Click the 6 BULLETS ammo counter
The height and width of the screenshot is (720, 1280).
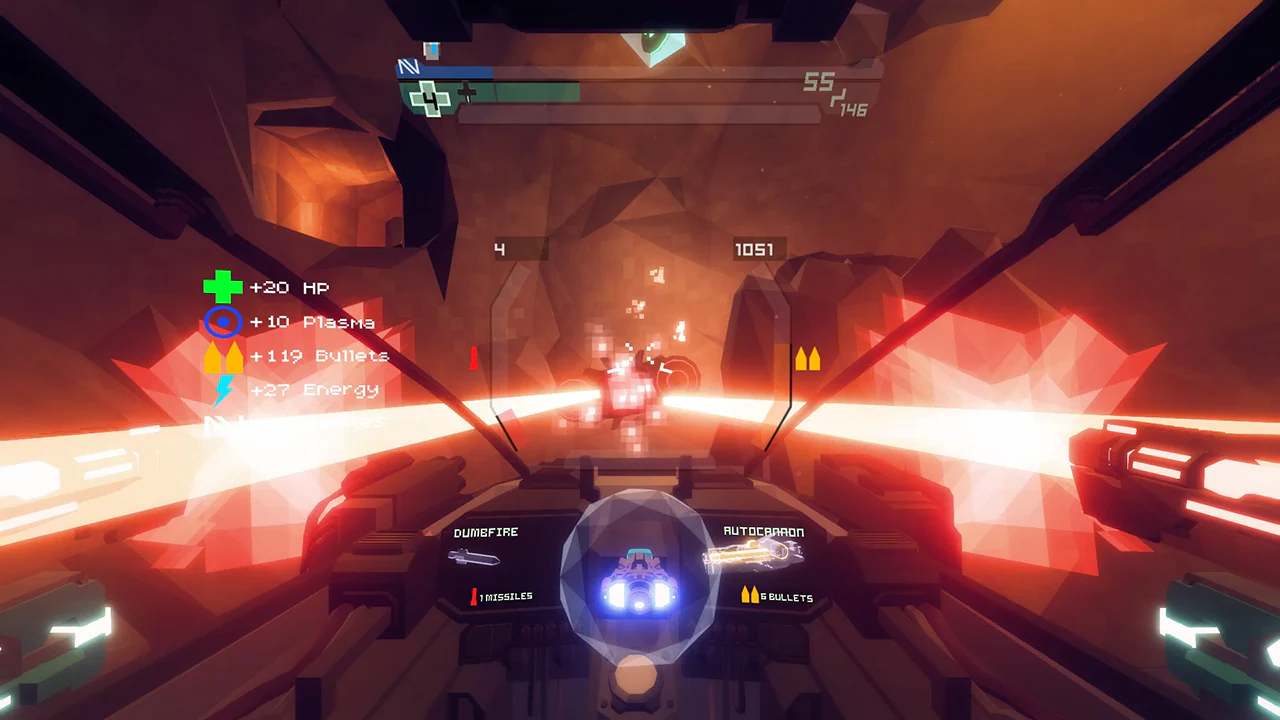pyautogui.click(x=786, y=597)
